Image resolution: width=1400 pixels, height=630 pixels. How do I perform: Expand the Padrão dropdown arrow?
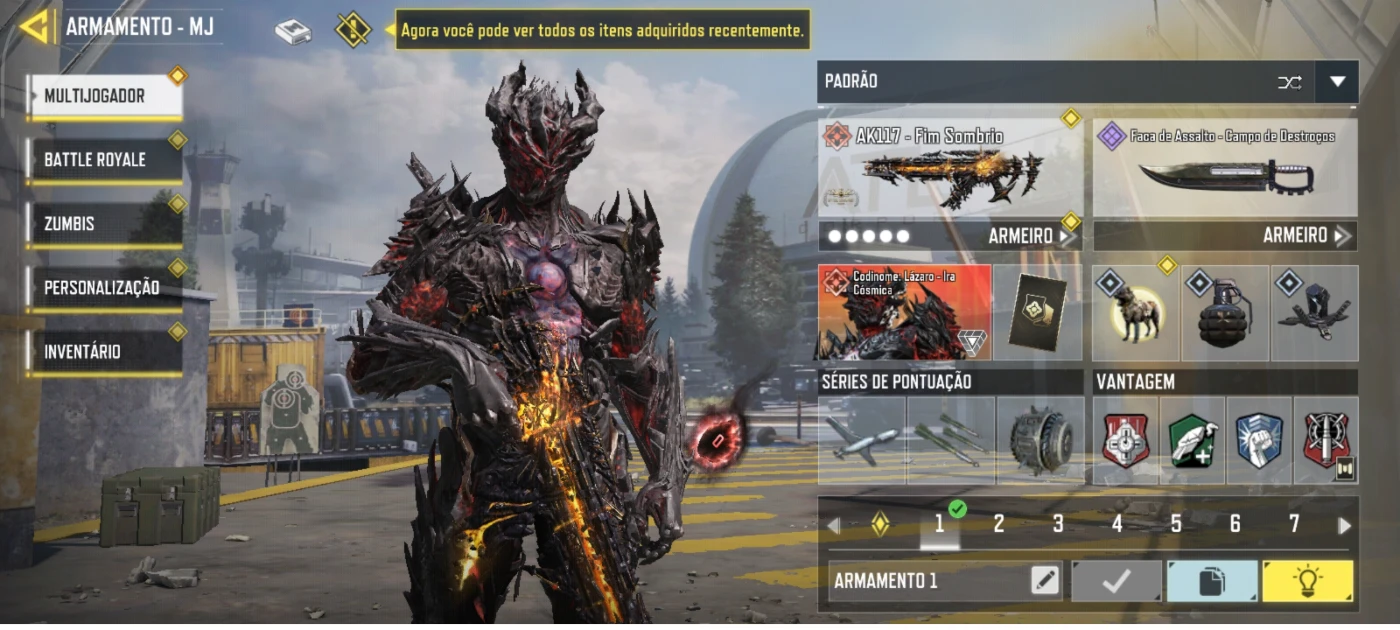1337,82
